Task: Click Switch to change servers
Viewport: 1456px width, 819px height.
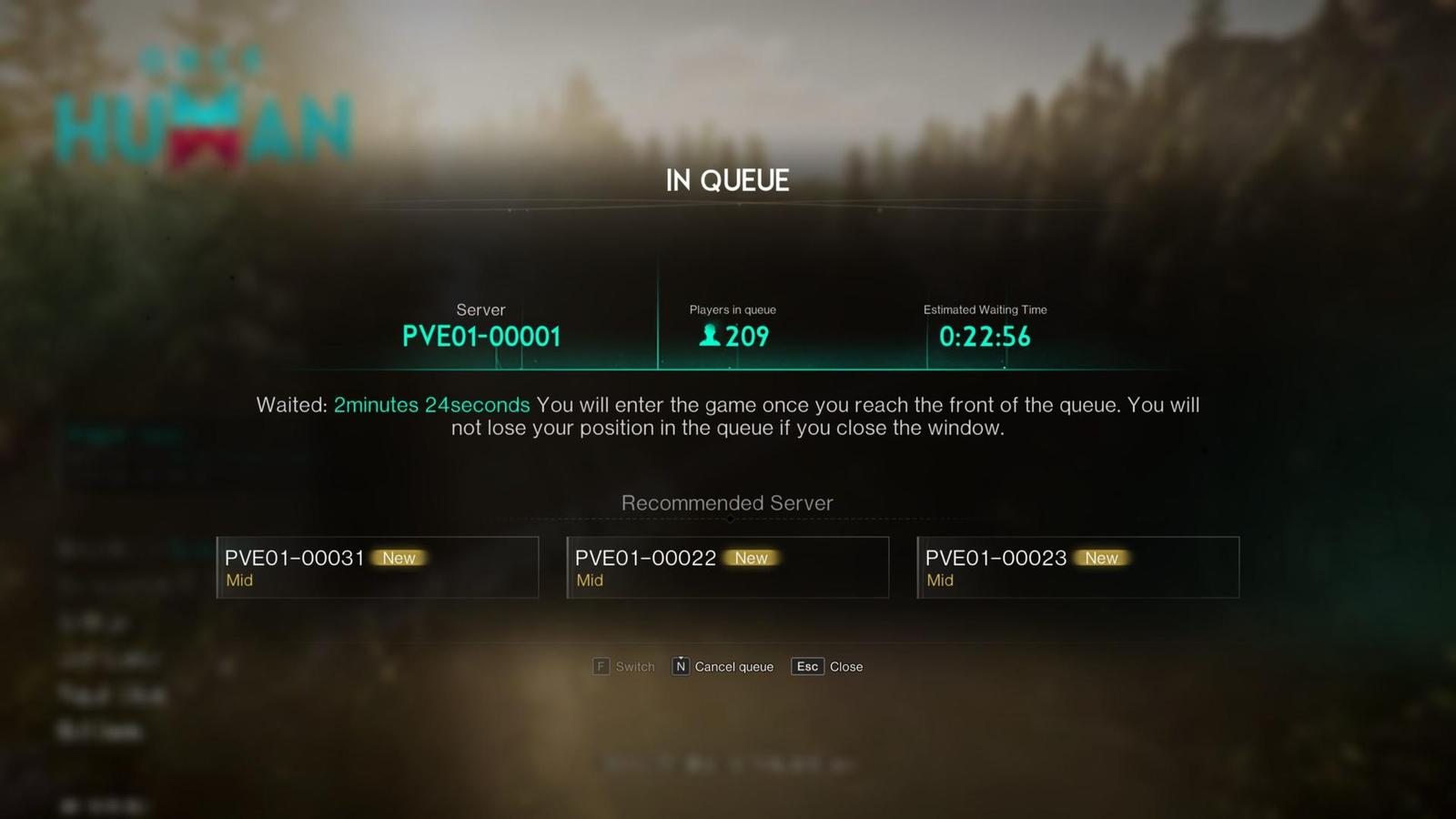Action: pyautogui.click(x=634, y=666)
